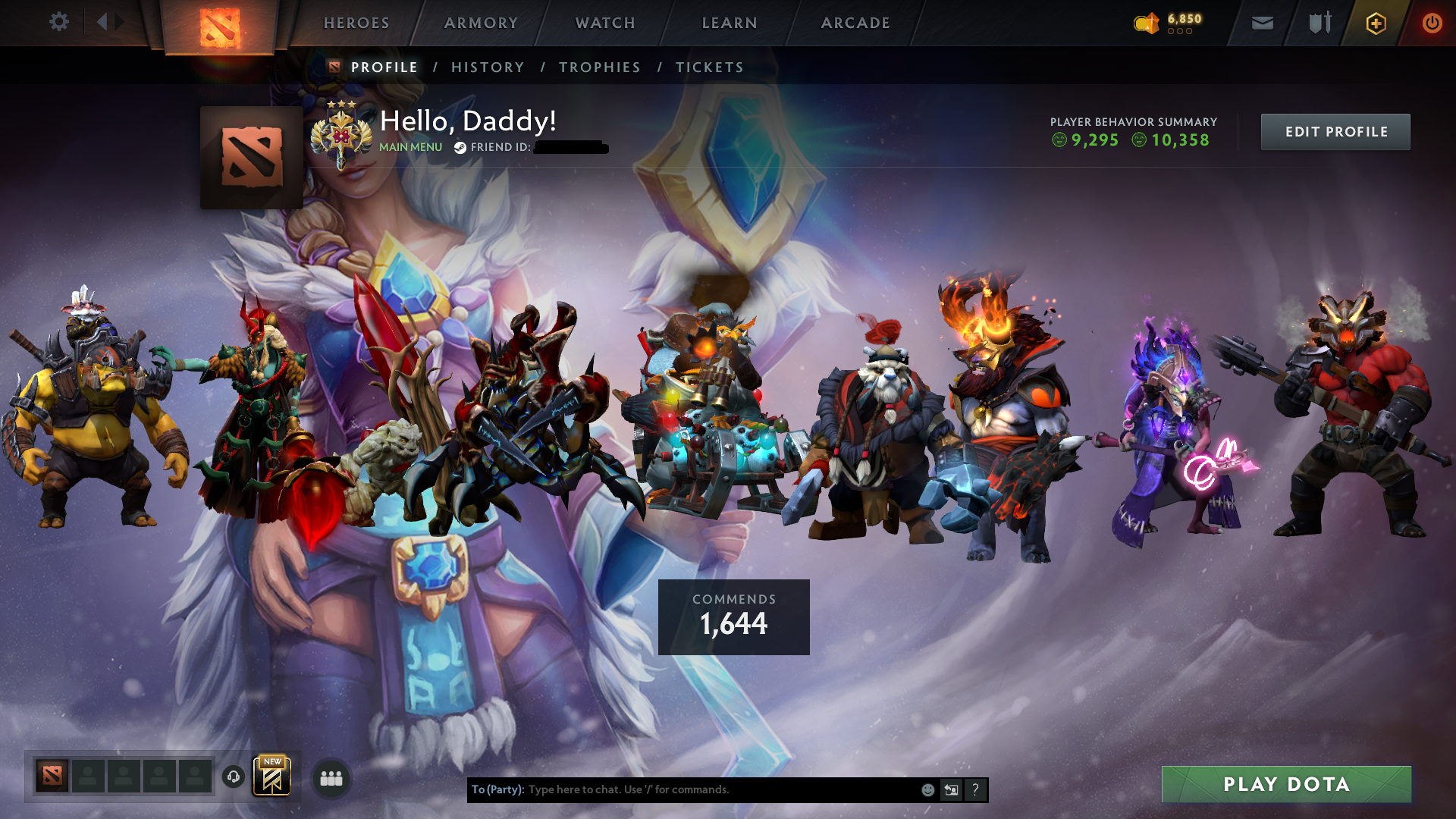Screen dimensions: 1456x819
Task: Click the PLAY DOTA button
Action: click(x=1287, y=785)
